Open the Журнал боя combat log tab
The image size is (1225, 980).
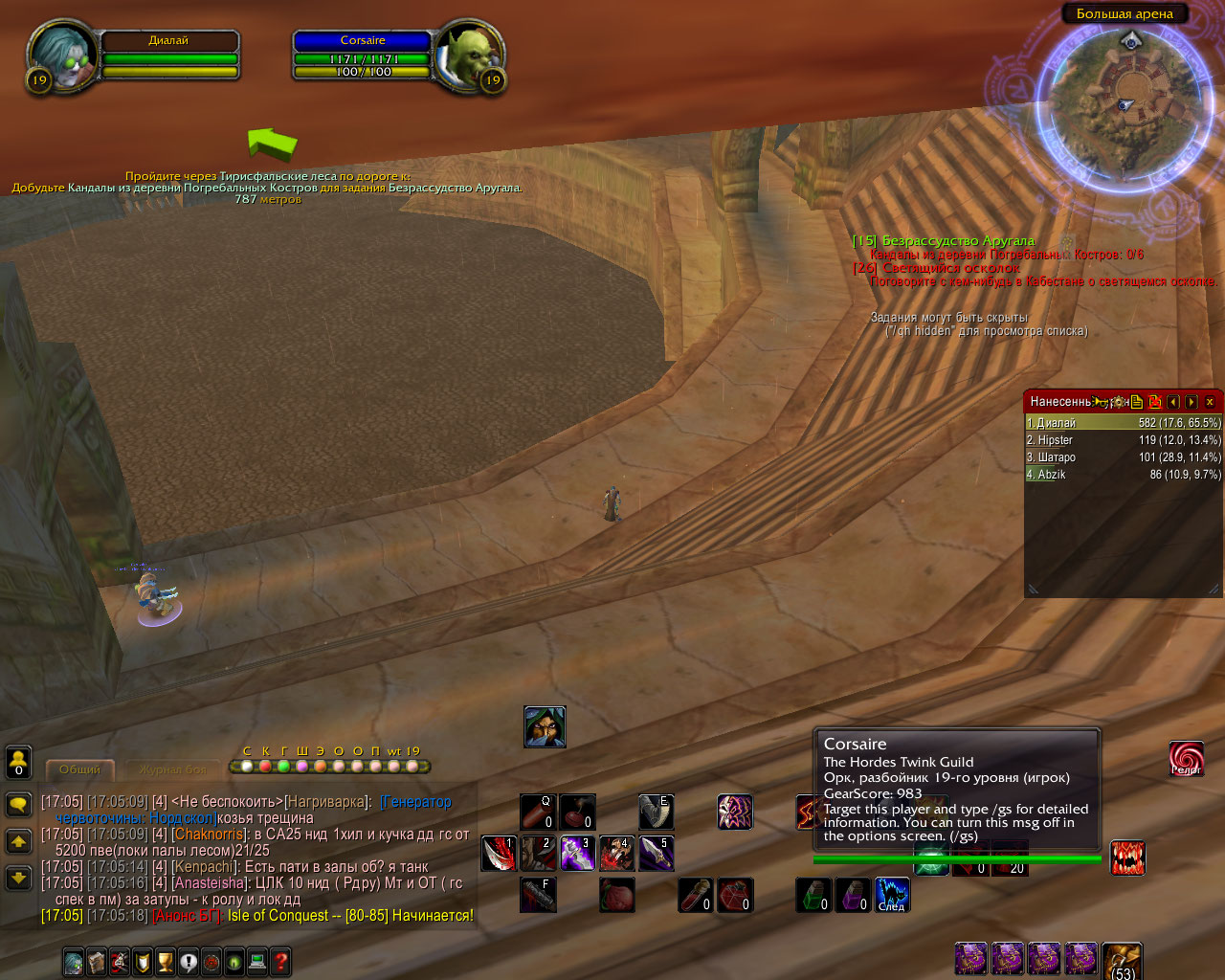172,769
